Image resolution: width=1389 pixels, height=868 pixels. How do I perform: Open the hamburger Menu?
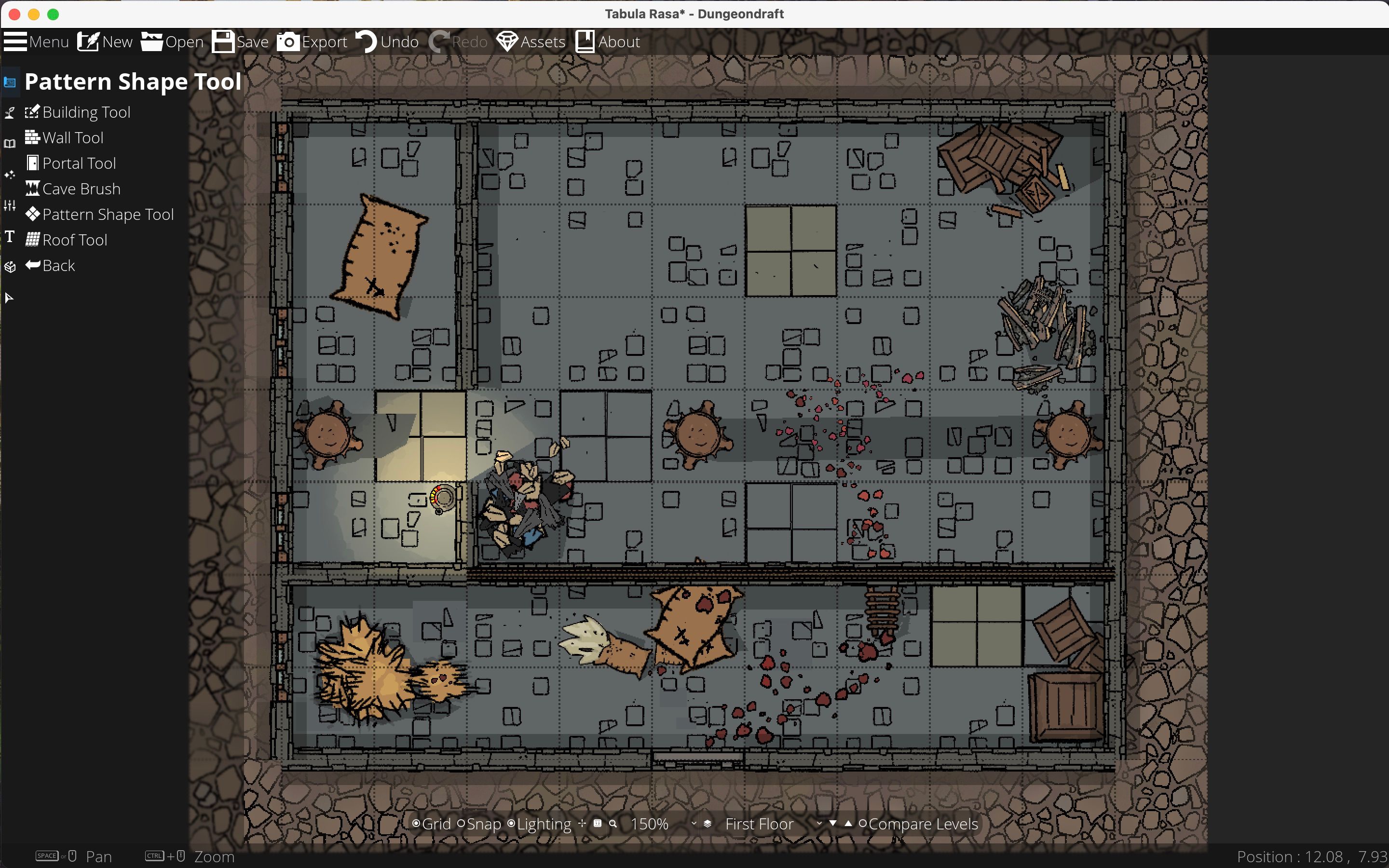tap(36, 41)
